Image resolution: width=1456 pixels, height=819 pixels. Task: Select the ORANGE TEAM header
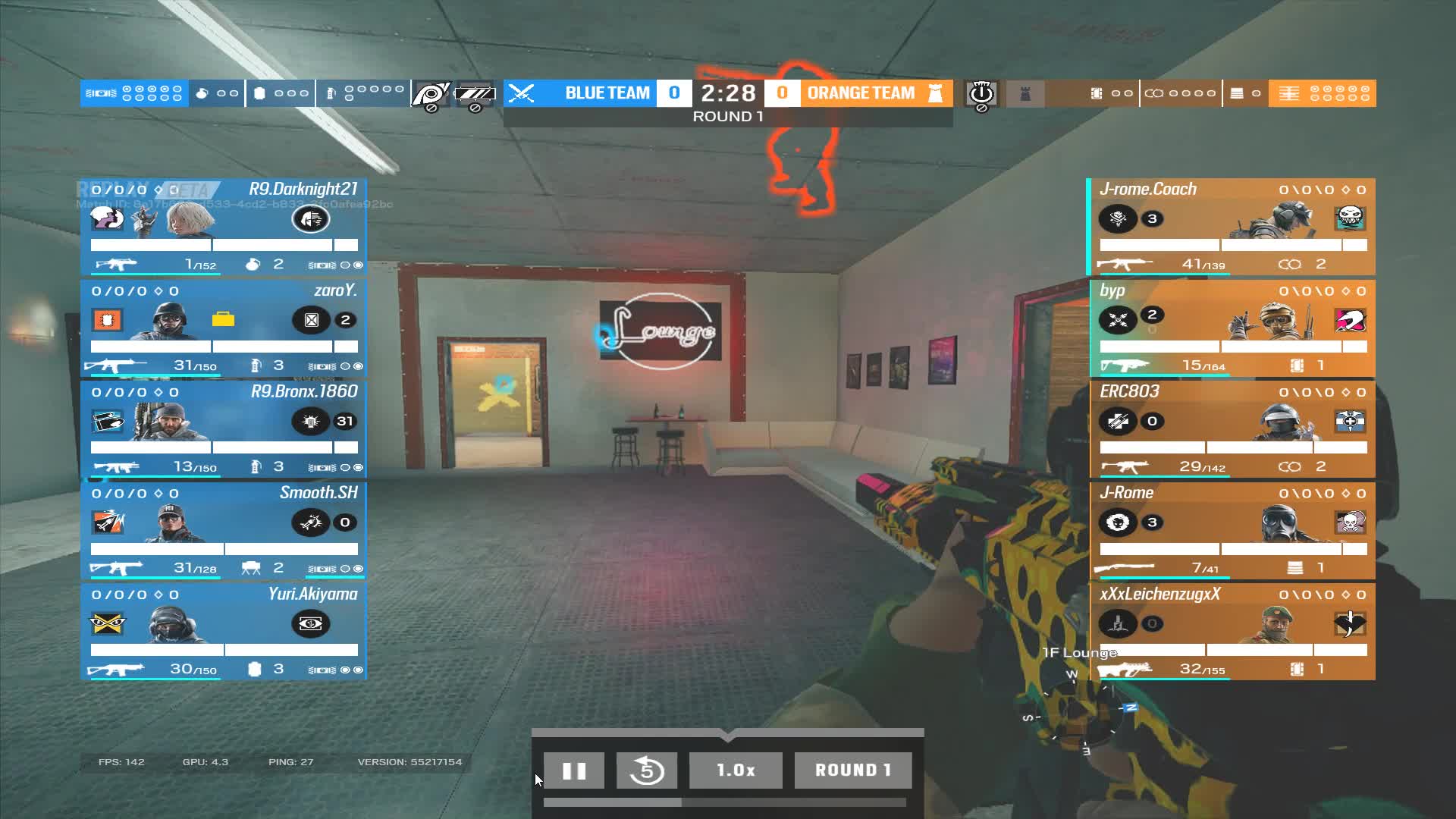[x=861, y=93]
